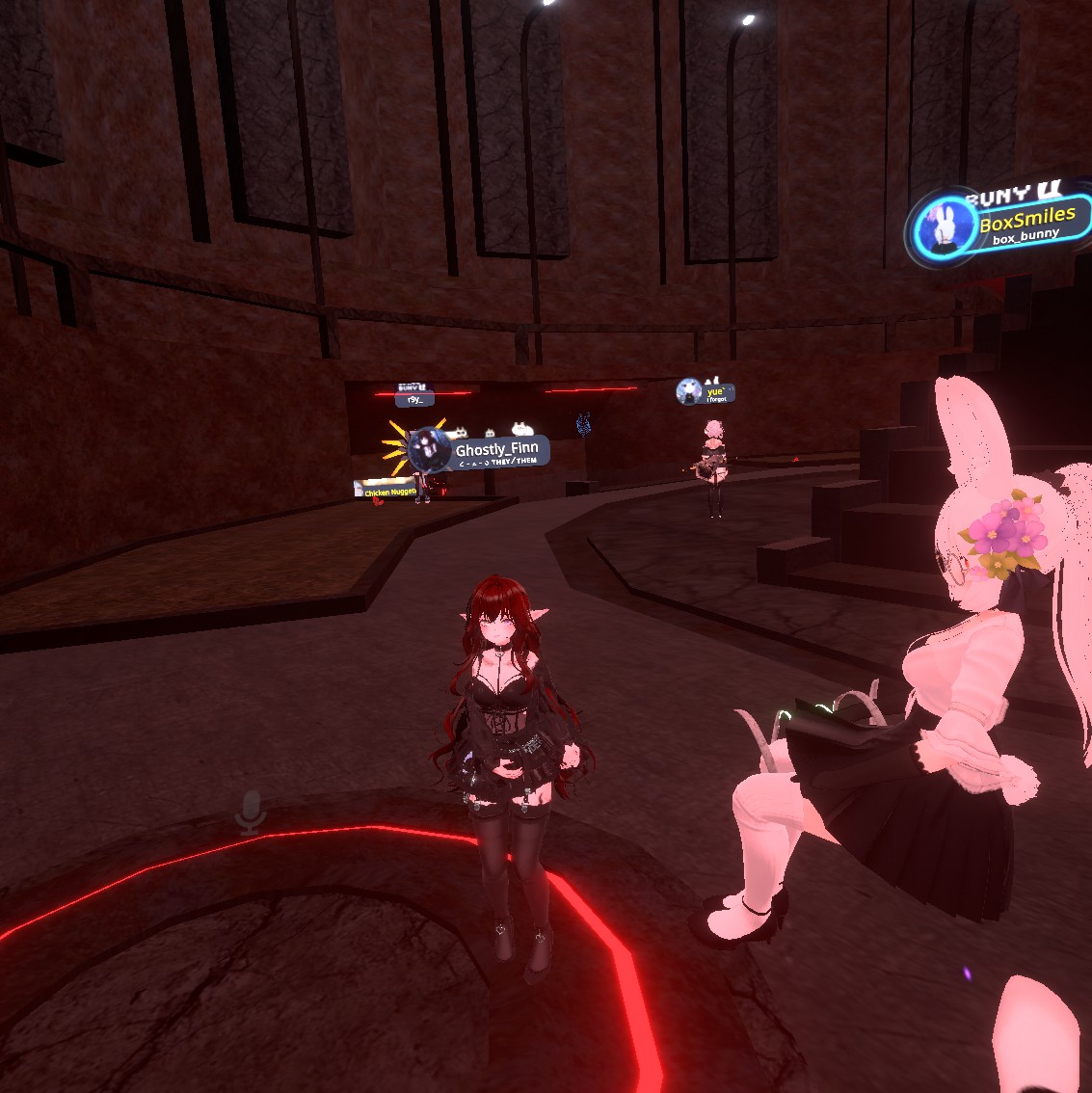1092x1093 pixels.
Task: Open Ghostly_Finn's player nameplate
Action: point(495,451)
